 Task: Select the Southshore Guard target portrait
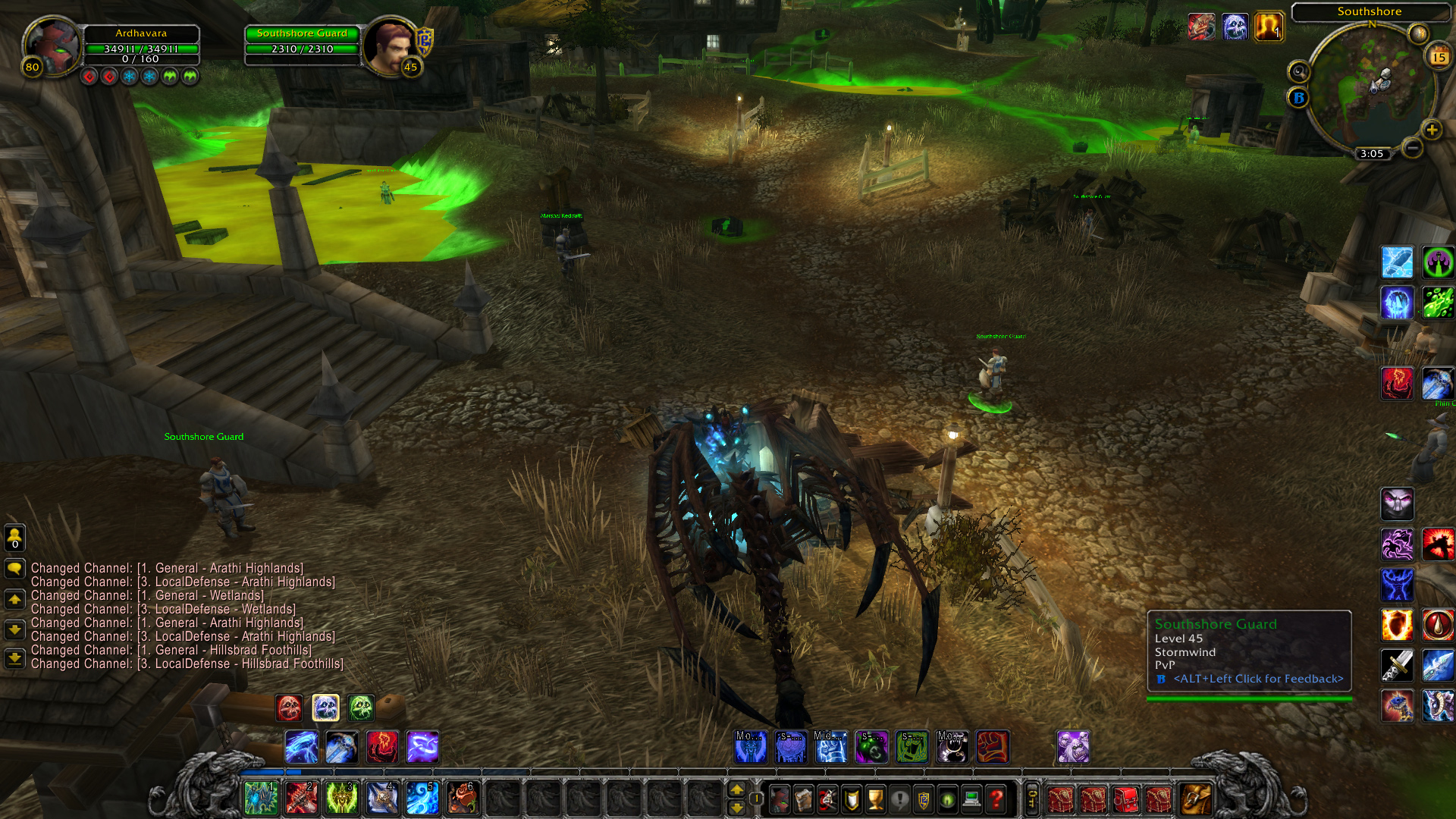(x=390, y=45)
